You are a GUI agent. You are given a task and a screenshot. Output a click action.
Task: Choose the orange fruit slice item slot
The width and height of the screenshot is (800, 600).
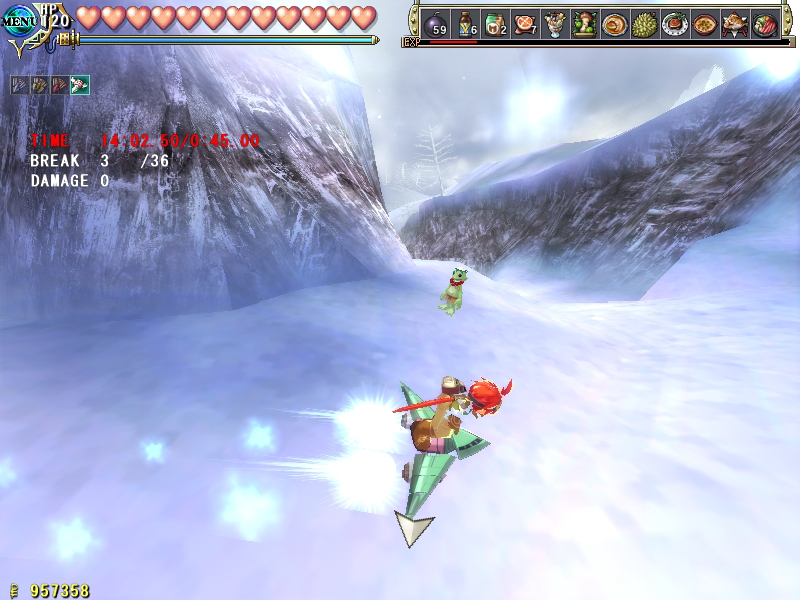525,25
